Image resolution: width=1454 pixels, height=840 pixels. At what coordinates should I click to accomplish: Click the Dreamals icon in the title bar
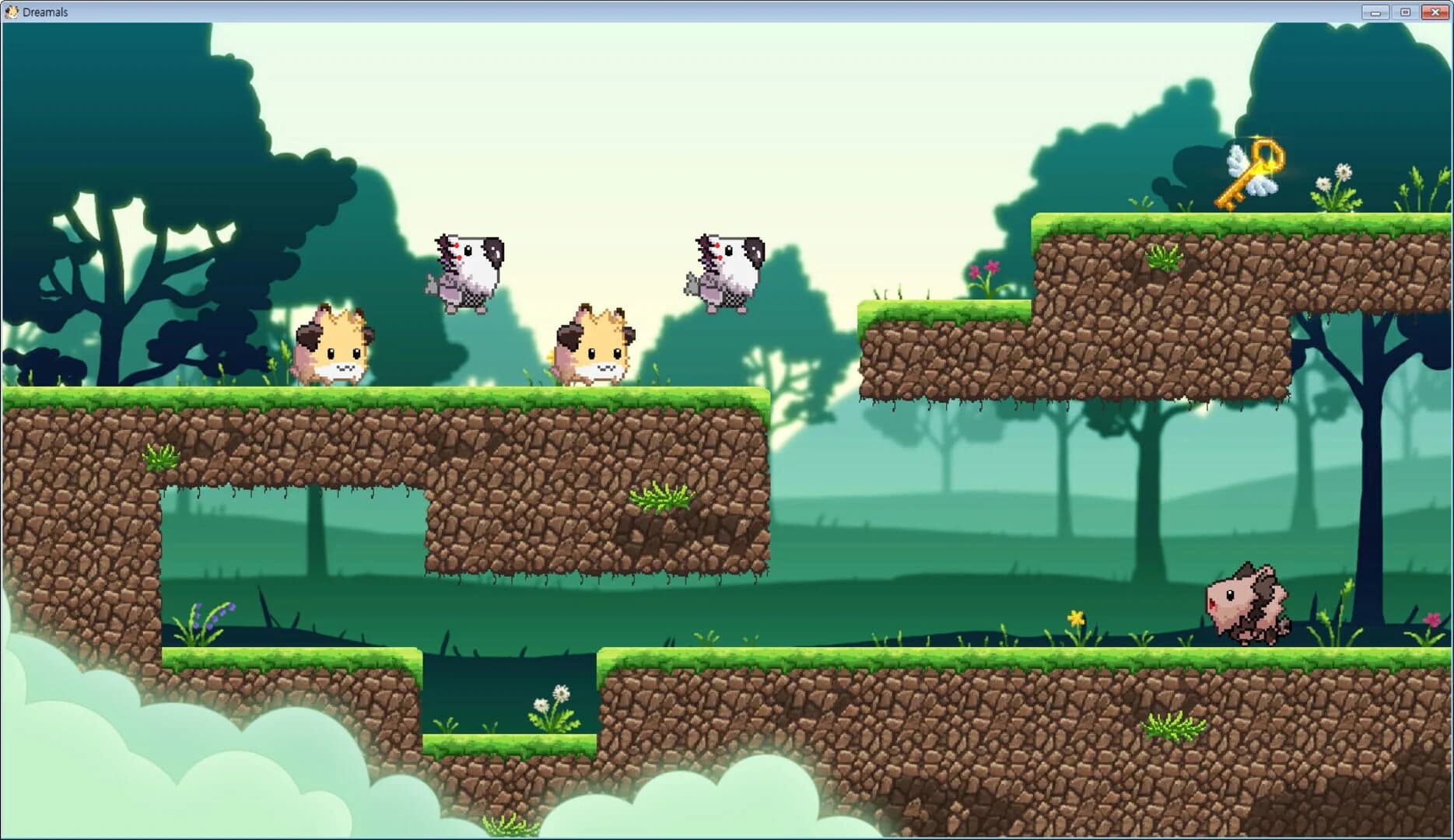point(11,11)
